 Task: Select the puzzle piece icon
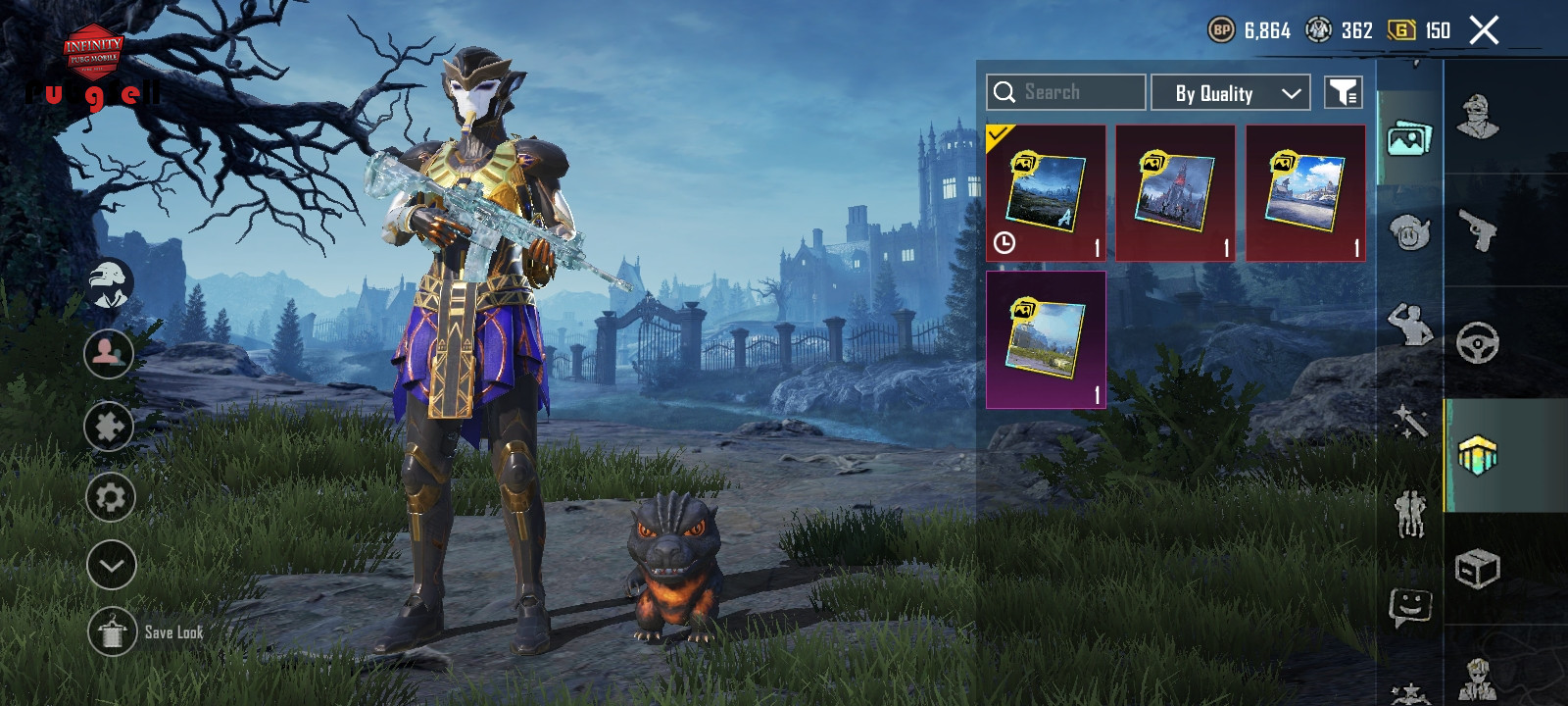(109, 427)
